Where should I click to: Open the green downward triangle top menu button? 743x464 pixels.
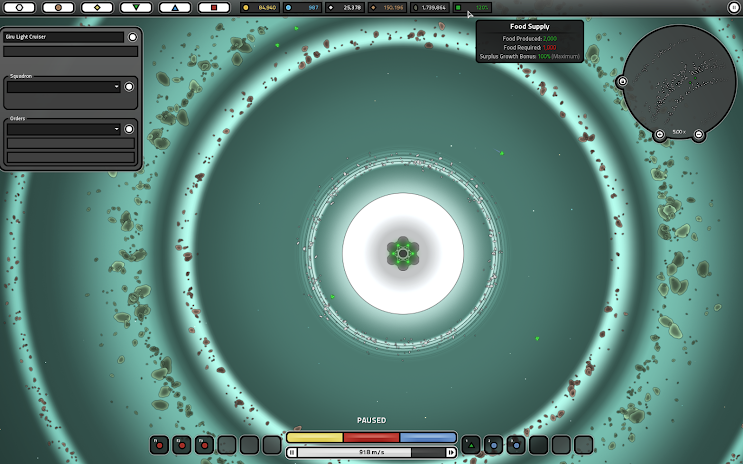click(x=135, y=7)
